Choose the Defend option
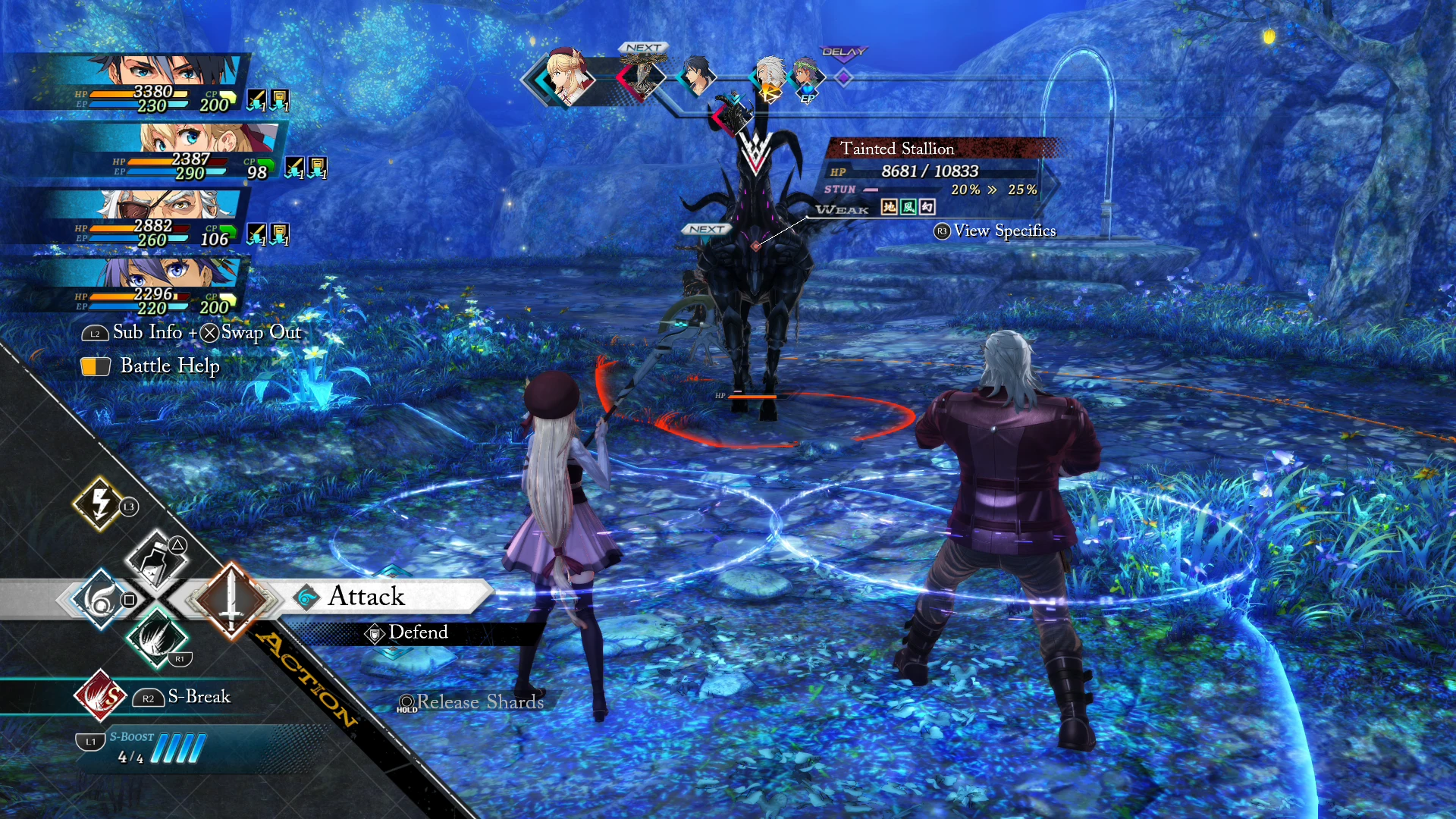The image size is (1456, 819). point(417,632)
